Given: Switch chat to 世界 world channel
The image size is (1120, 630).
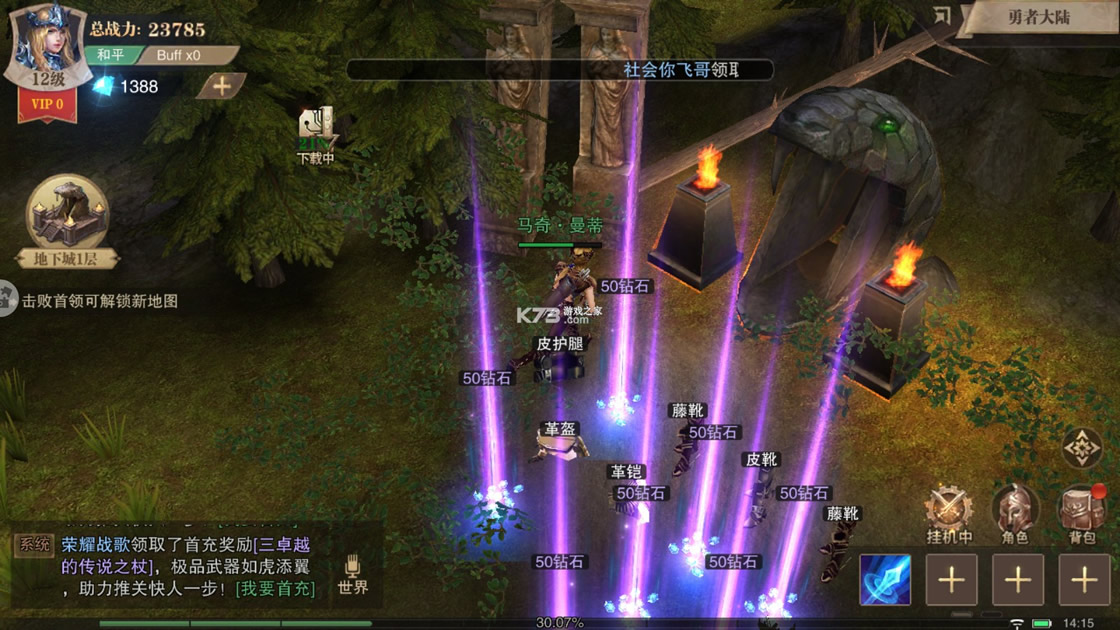Looking at the screenshot, I should coord(352,576).
